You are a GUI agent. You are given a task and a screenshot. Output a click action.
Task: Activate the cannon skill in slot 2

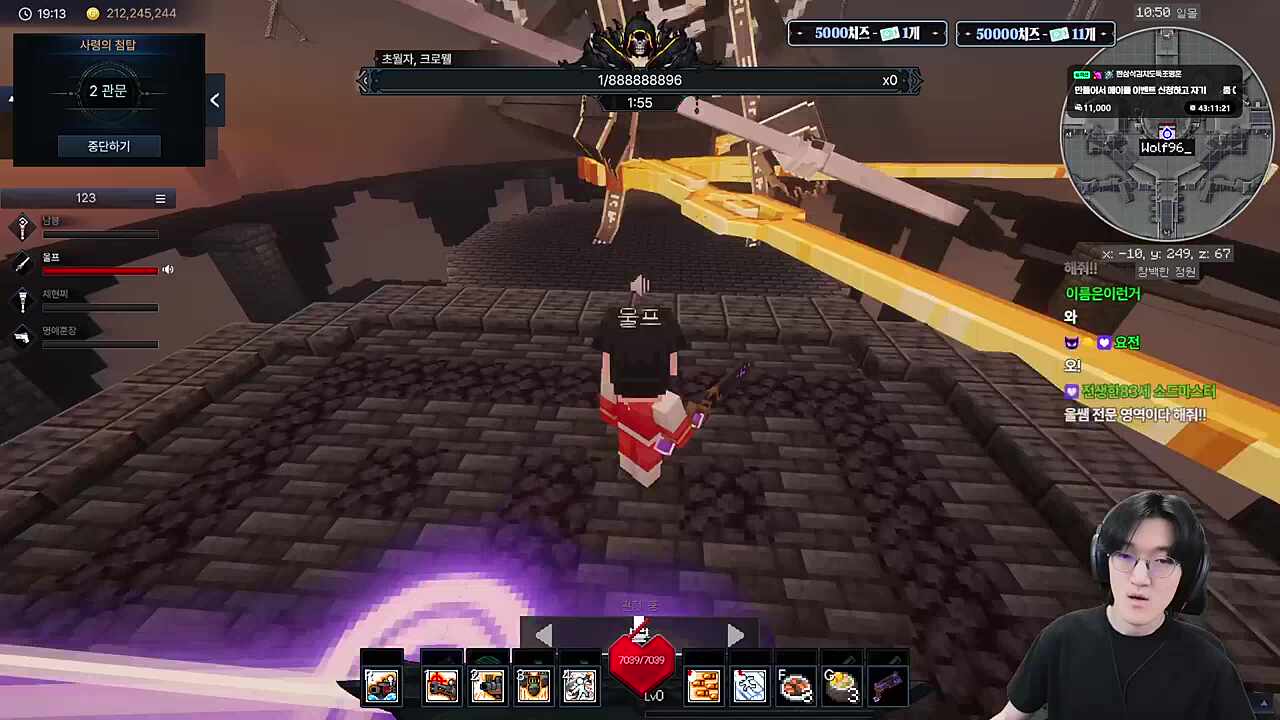(487, 686)
